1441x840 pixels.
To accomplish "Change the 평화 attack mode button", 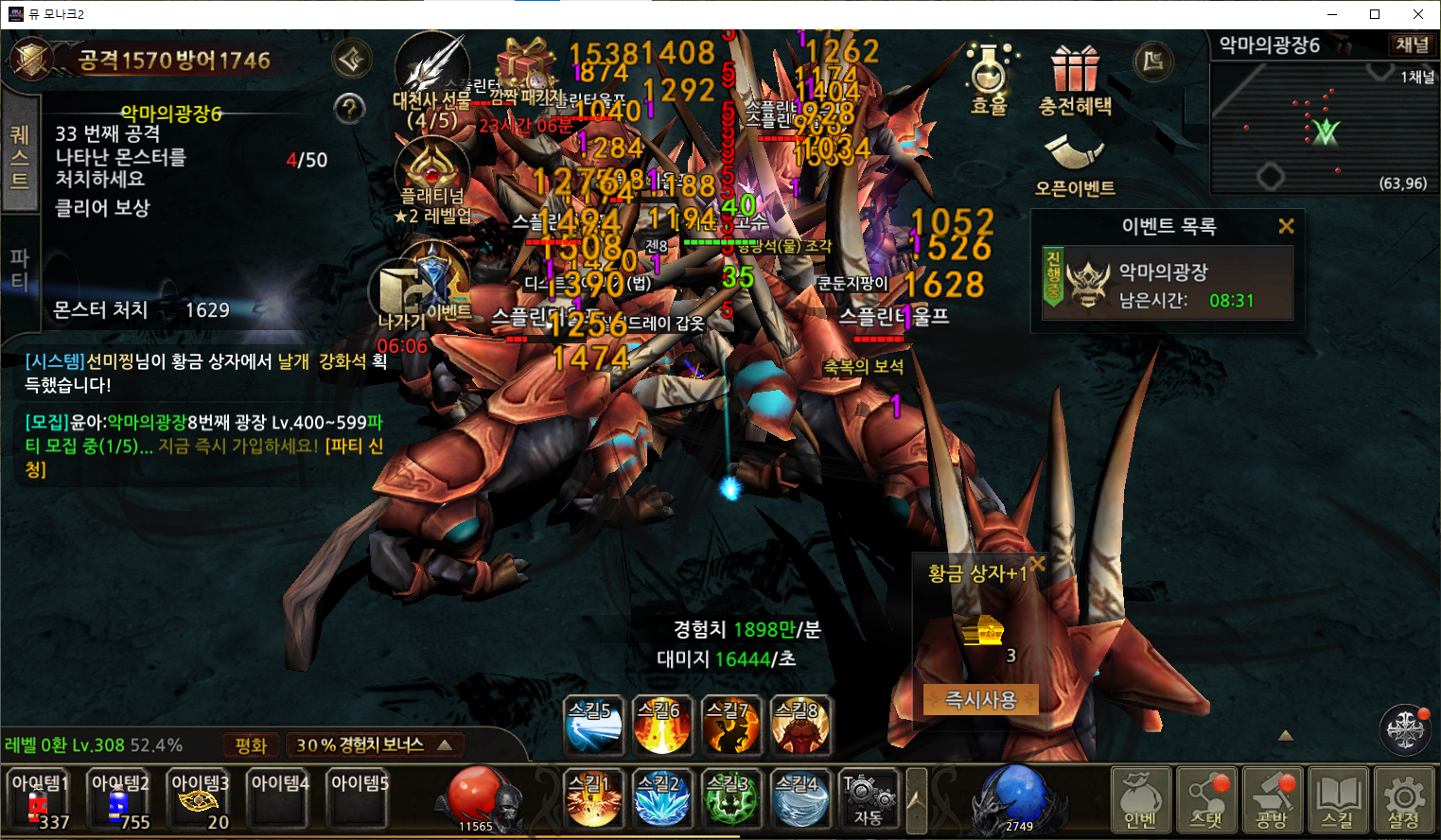I will click(x=251, y=745).
